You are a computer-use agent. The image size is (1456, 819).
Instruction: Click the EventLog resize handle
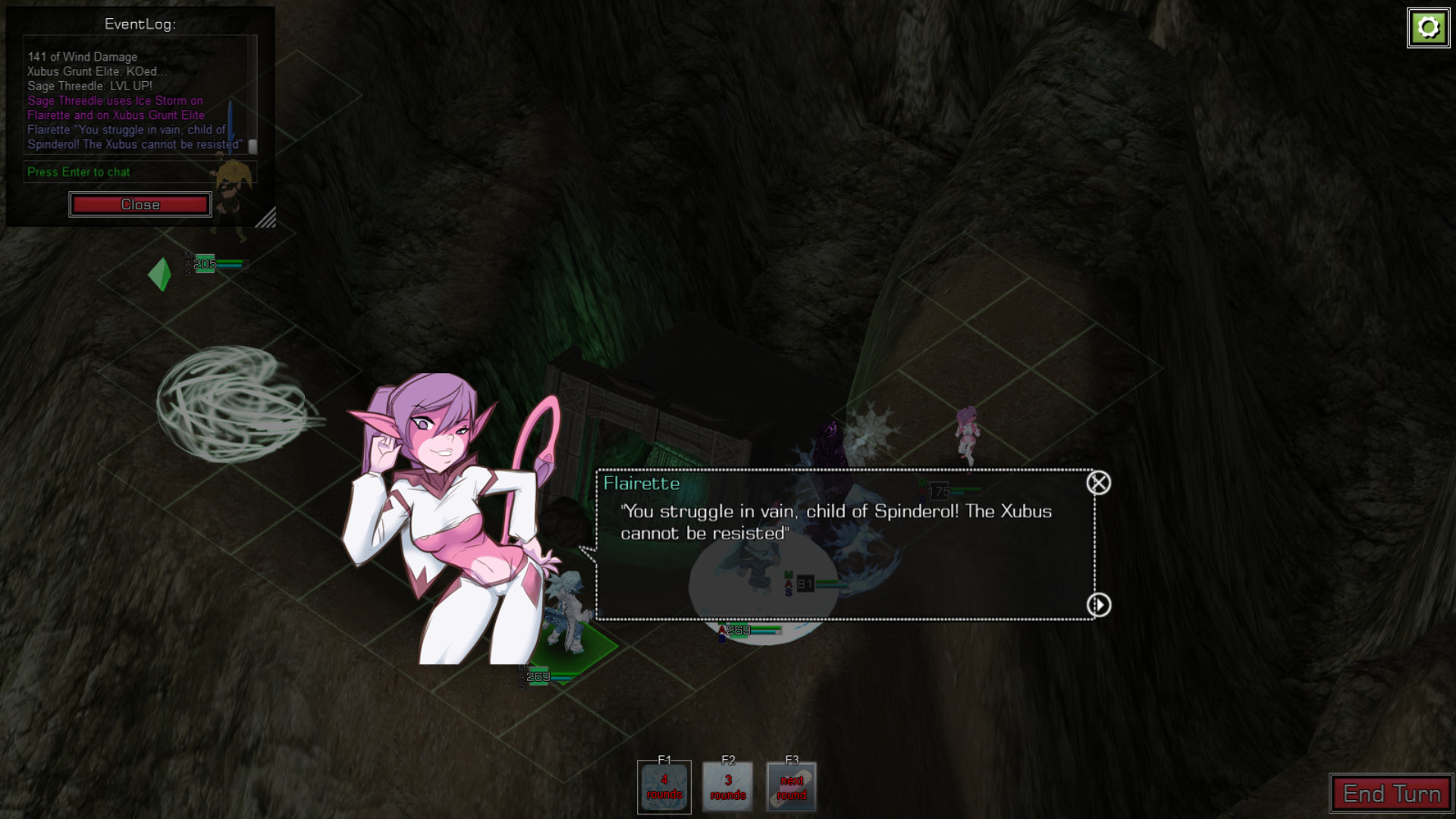[x=266, y=218]
